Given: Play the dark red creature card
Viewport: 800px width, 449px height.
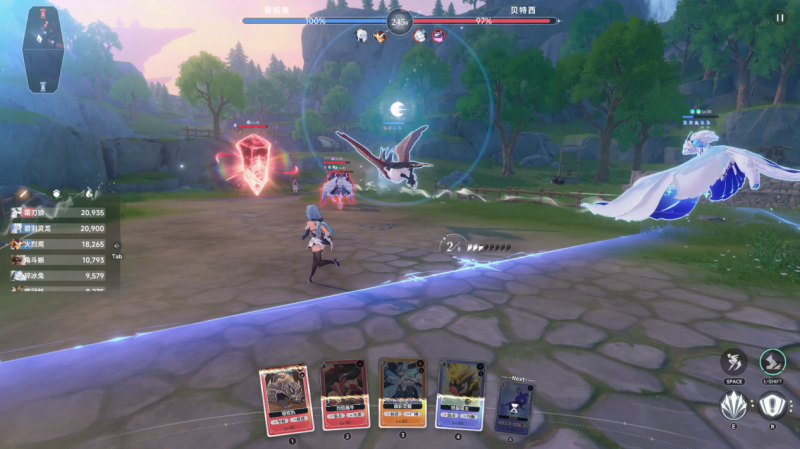Looking at the screenshot, I should pyautogui.click(x=345, y=394).
